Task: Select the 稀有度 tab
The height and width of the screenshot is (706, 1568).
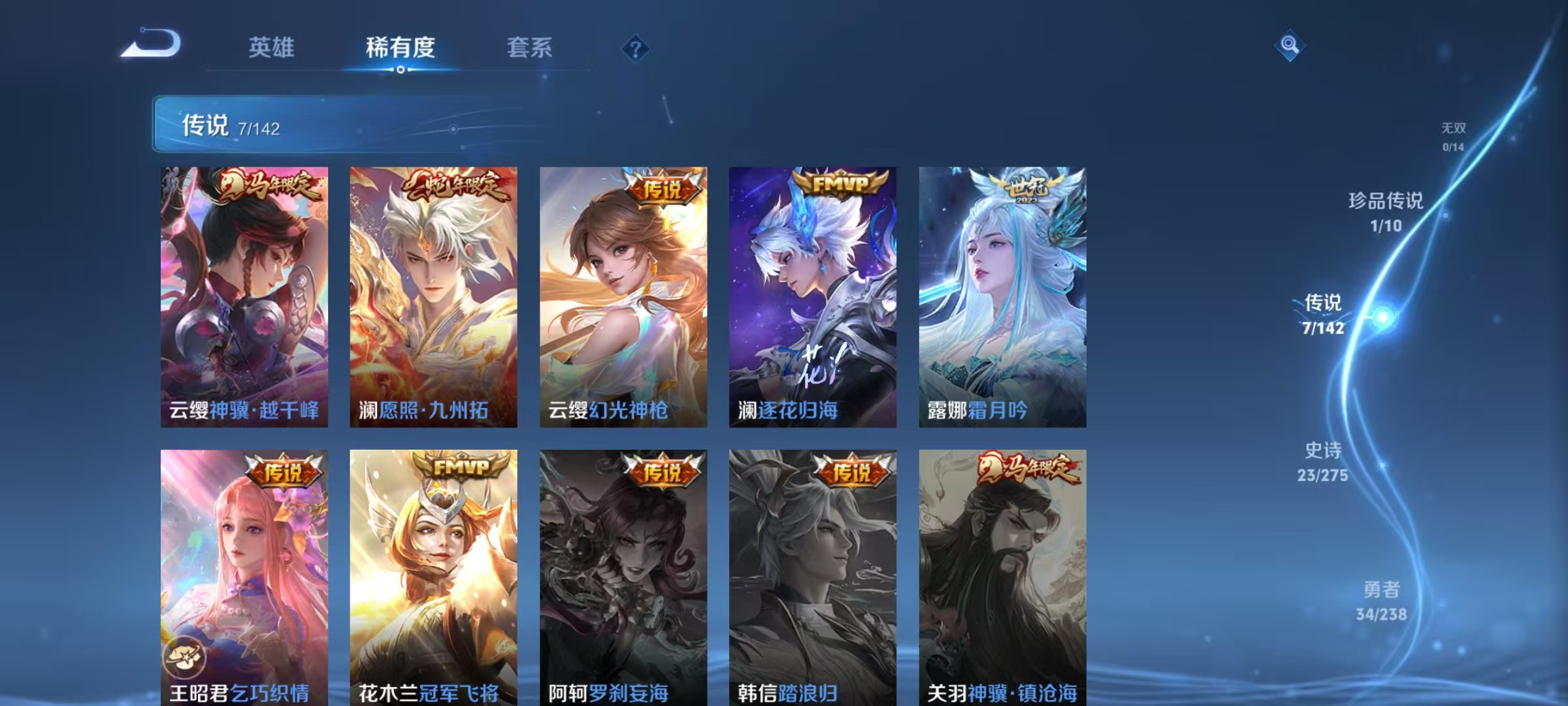Action: tap(402, 47)
